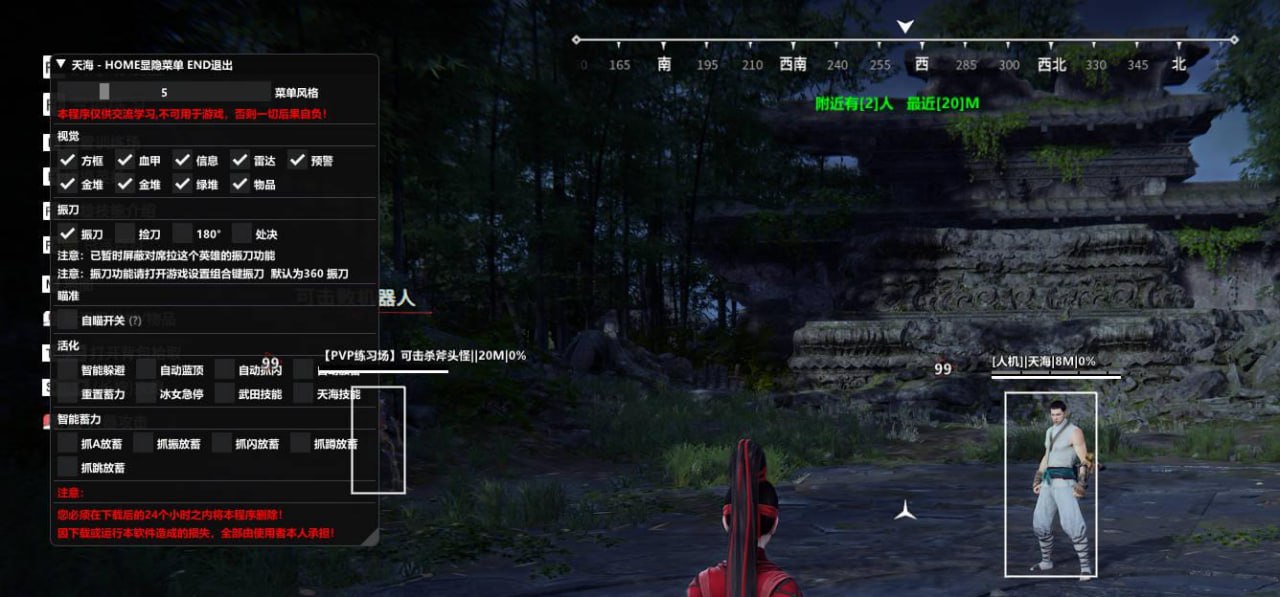This screenshot has height=597, width=1280.
Task: Uncheck the 预警 option
Action: tap(298, 160)
